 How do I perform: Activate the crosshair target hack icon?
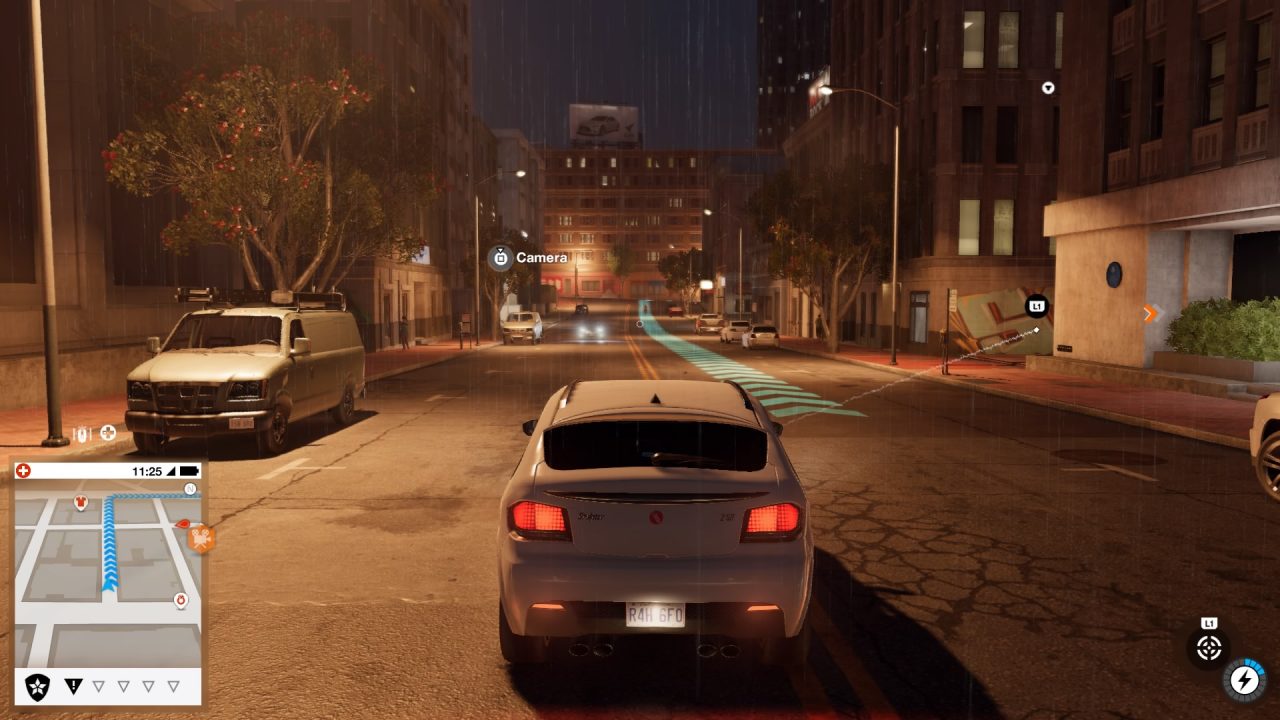pyautogui.click(x=1209, y=647)
